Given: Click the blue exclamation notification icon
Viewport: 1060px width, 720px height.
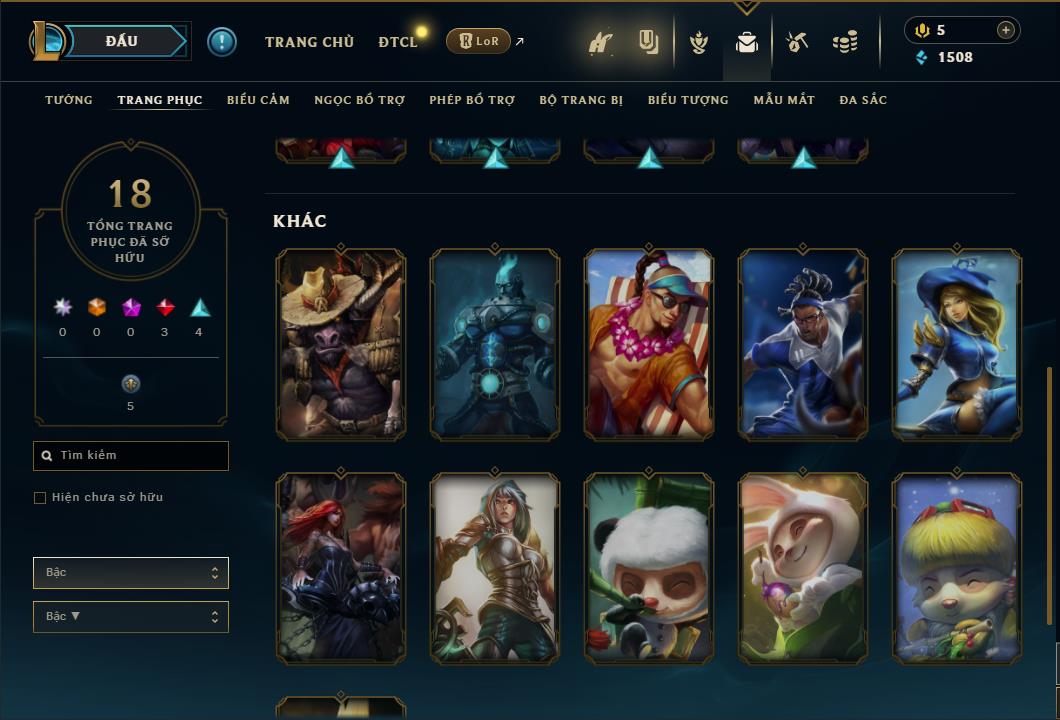Looking at the screenshot, I should 222,42.
